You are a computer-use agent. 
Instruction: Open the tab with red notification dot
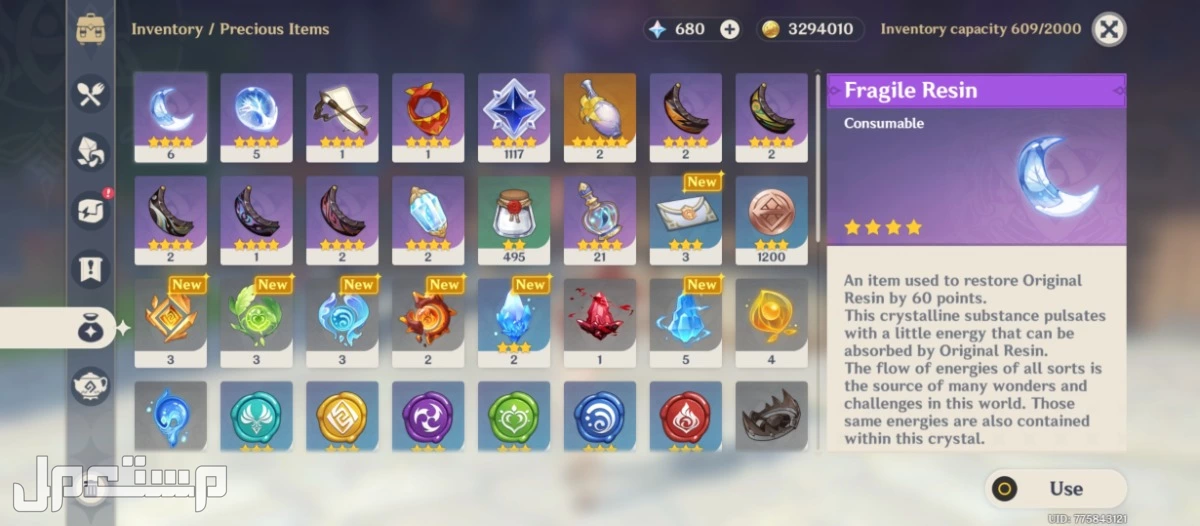pos(93,210)
